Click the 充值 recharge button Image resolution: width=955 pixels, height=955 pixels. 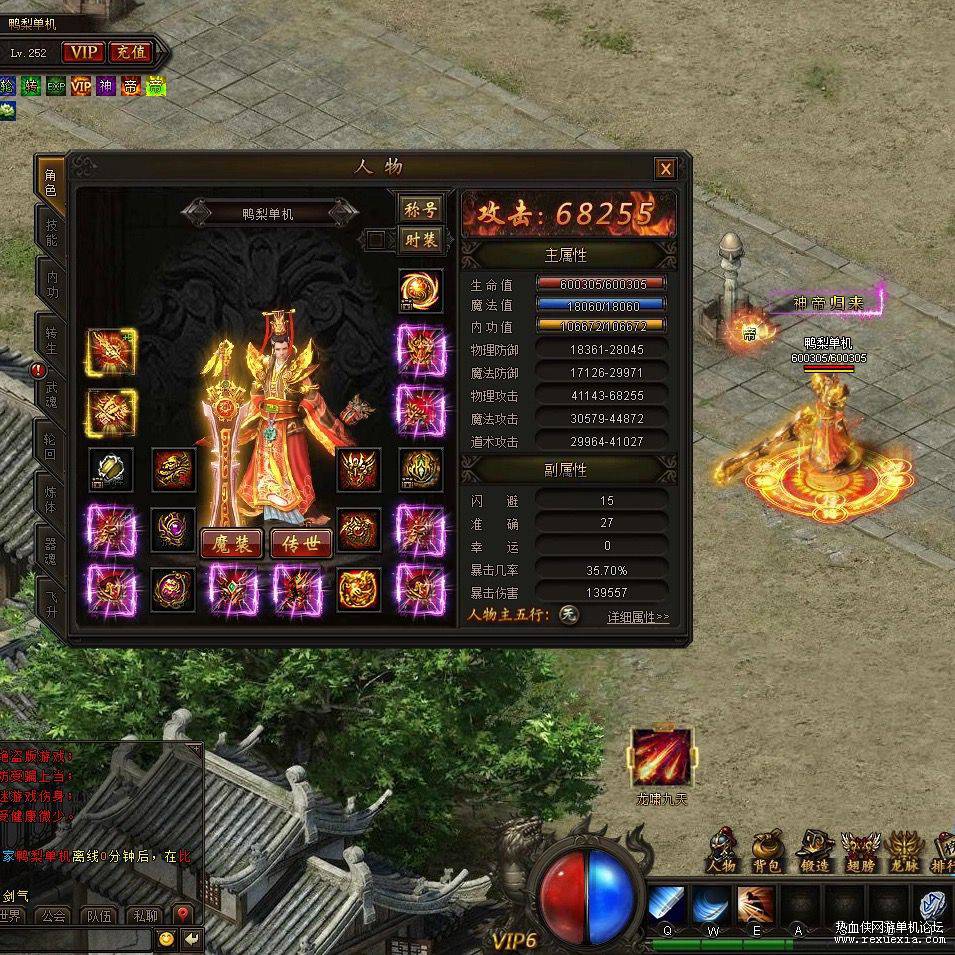130,52
